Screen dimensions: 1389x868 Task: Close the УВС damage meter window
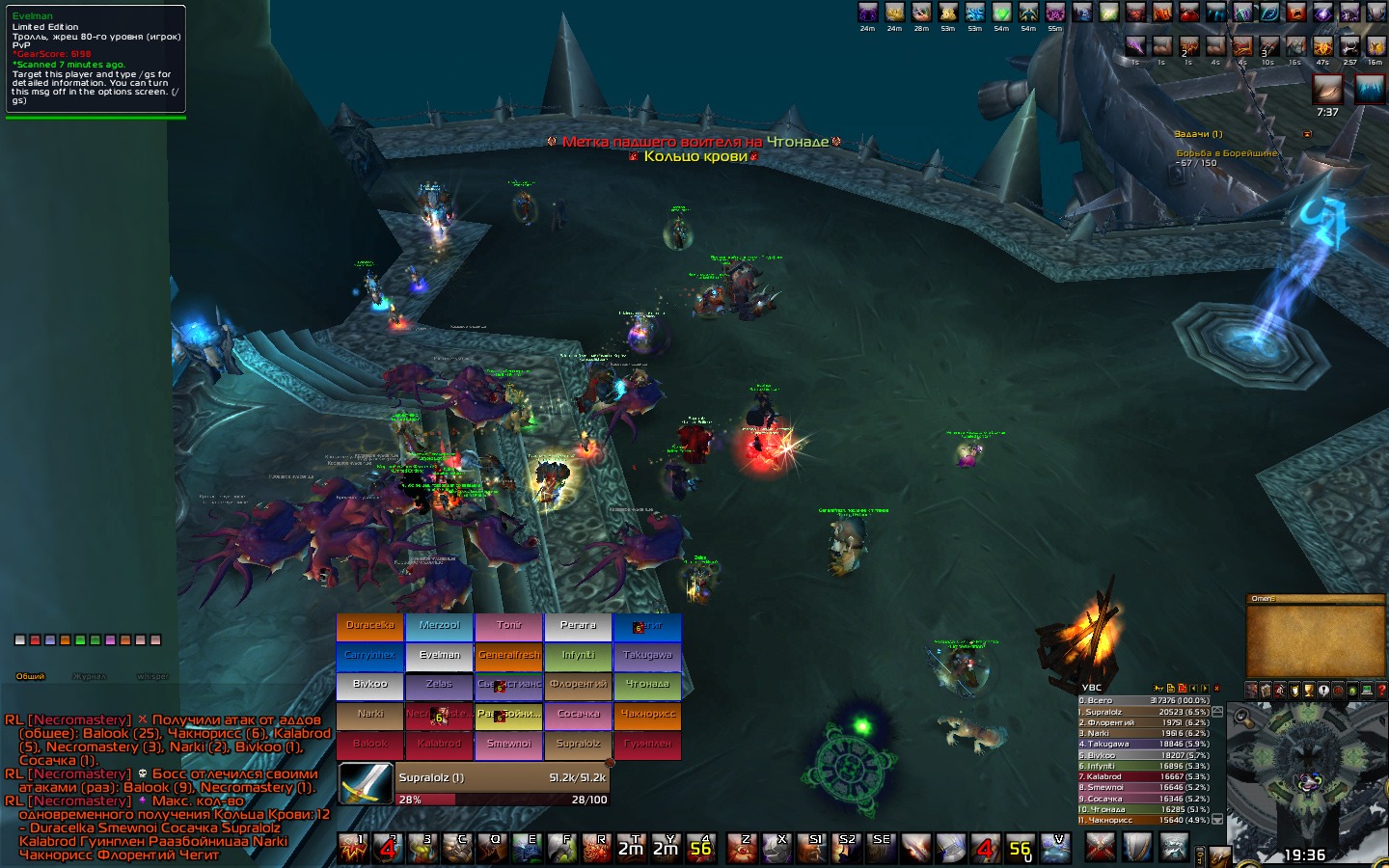pos(1216,688)
